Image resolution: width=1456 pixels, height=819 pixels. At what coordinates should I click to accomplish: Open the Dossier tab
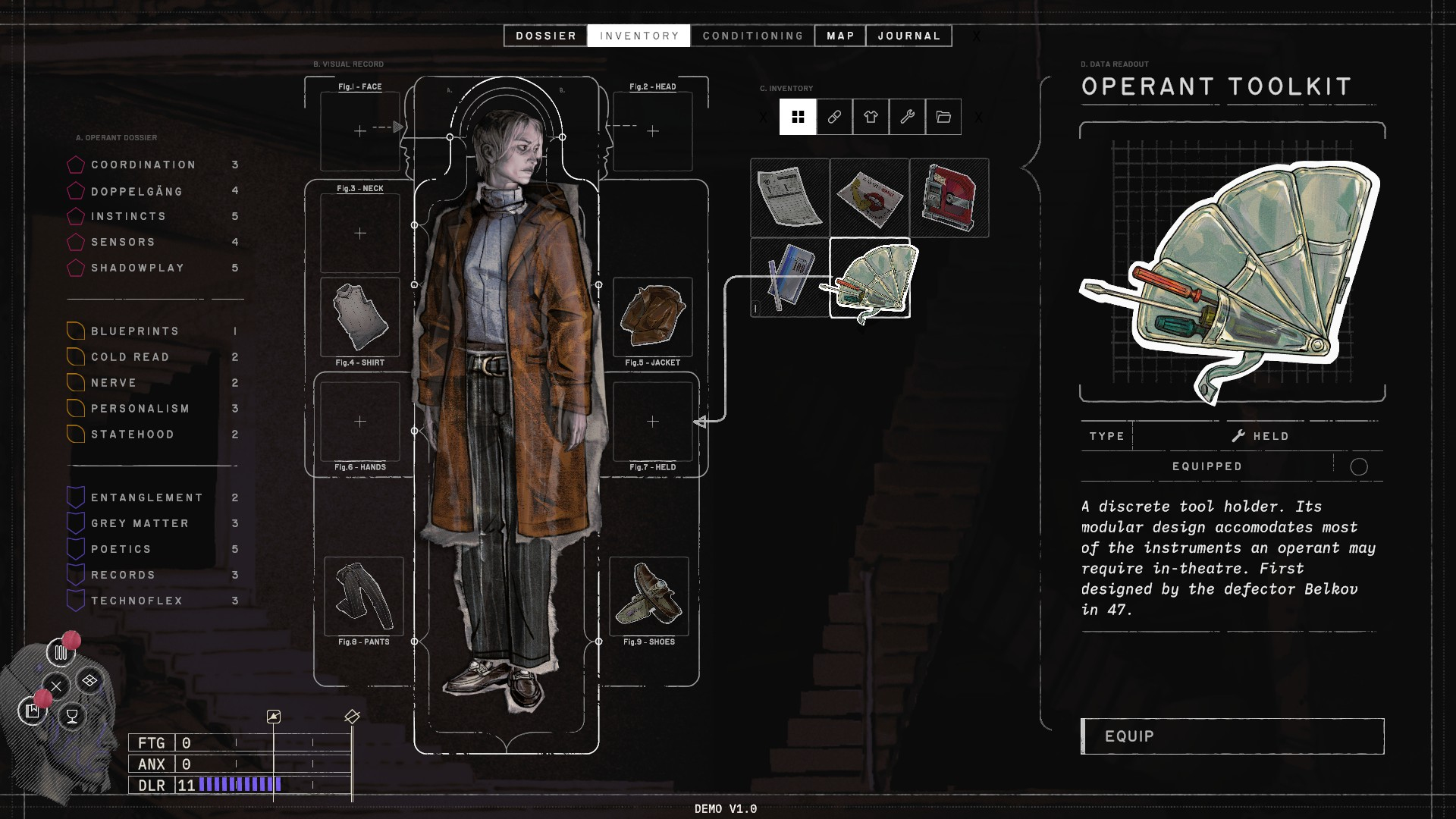point(545,36)
